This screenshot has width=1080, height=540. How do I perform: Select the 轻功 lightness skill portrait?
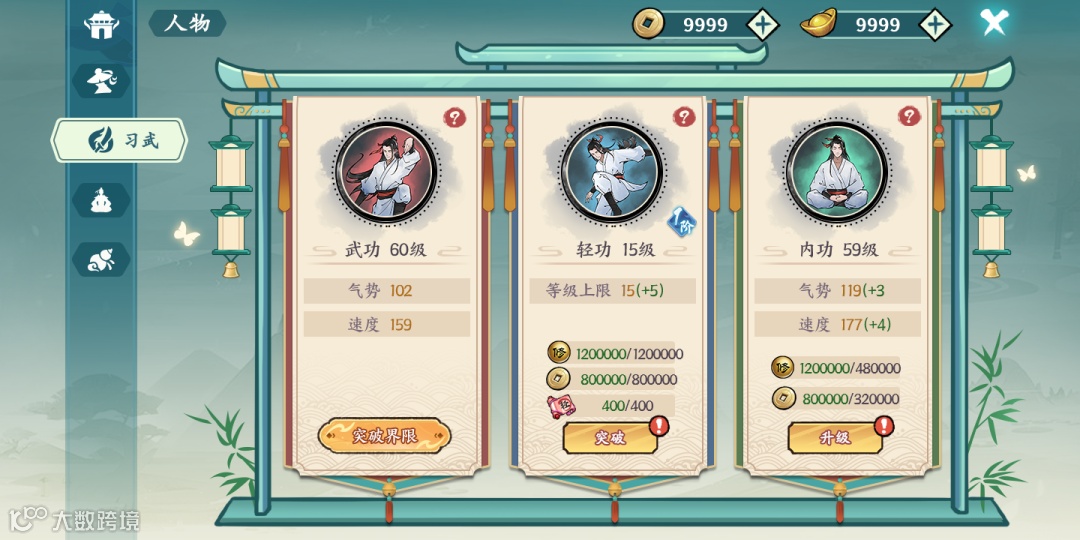pos(610,171)
